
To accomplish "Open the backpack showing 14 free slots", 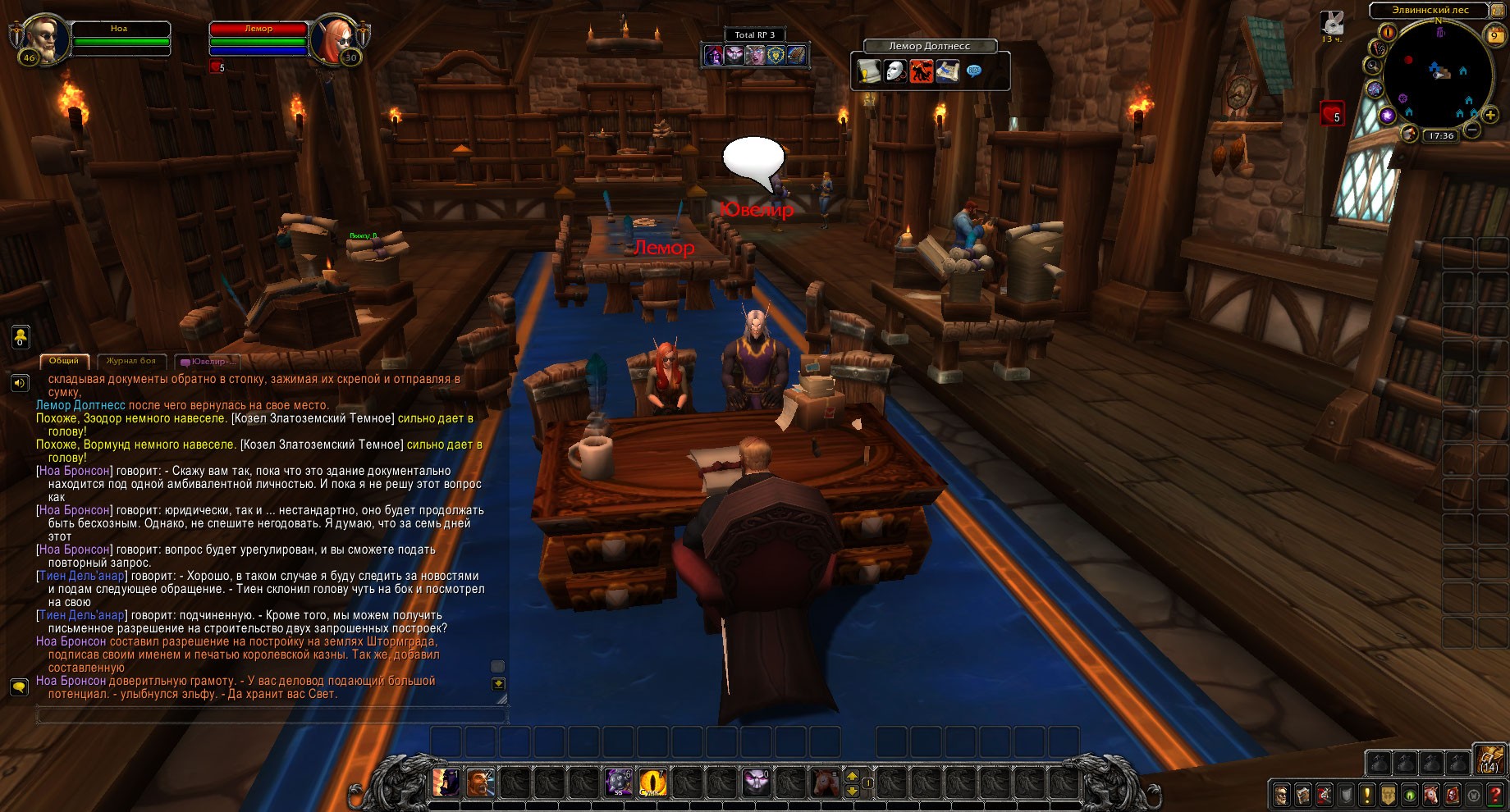I will coord(1489,760).
